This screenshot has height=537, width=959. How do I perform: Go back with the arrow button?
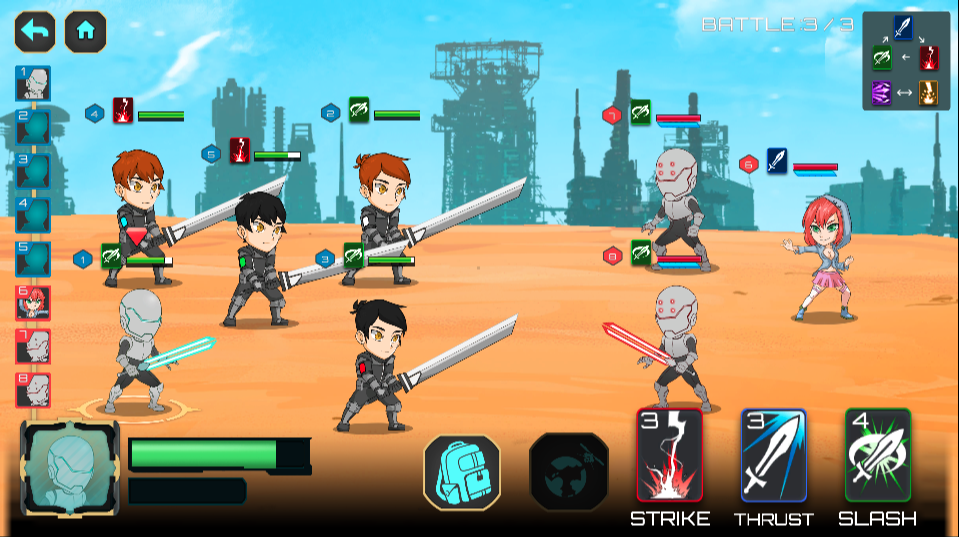[34, 31]
